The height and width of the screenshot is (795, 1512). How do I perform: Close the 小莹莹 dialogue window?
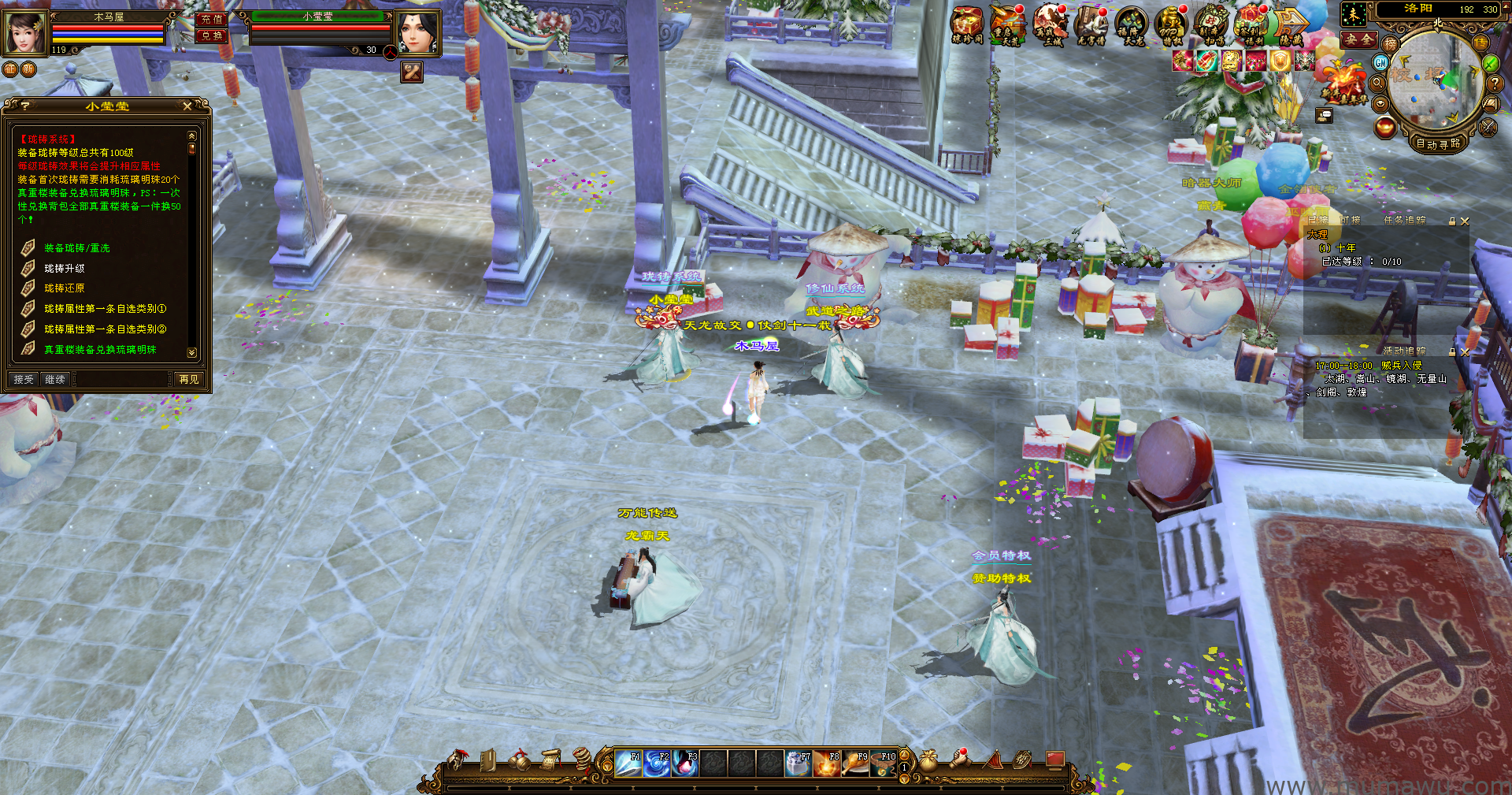(x=187, y=106)
